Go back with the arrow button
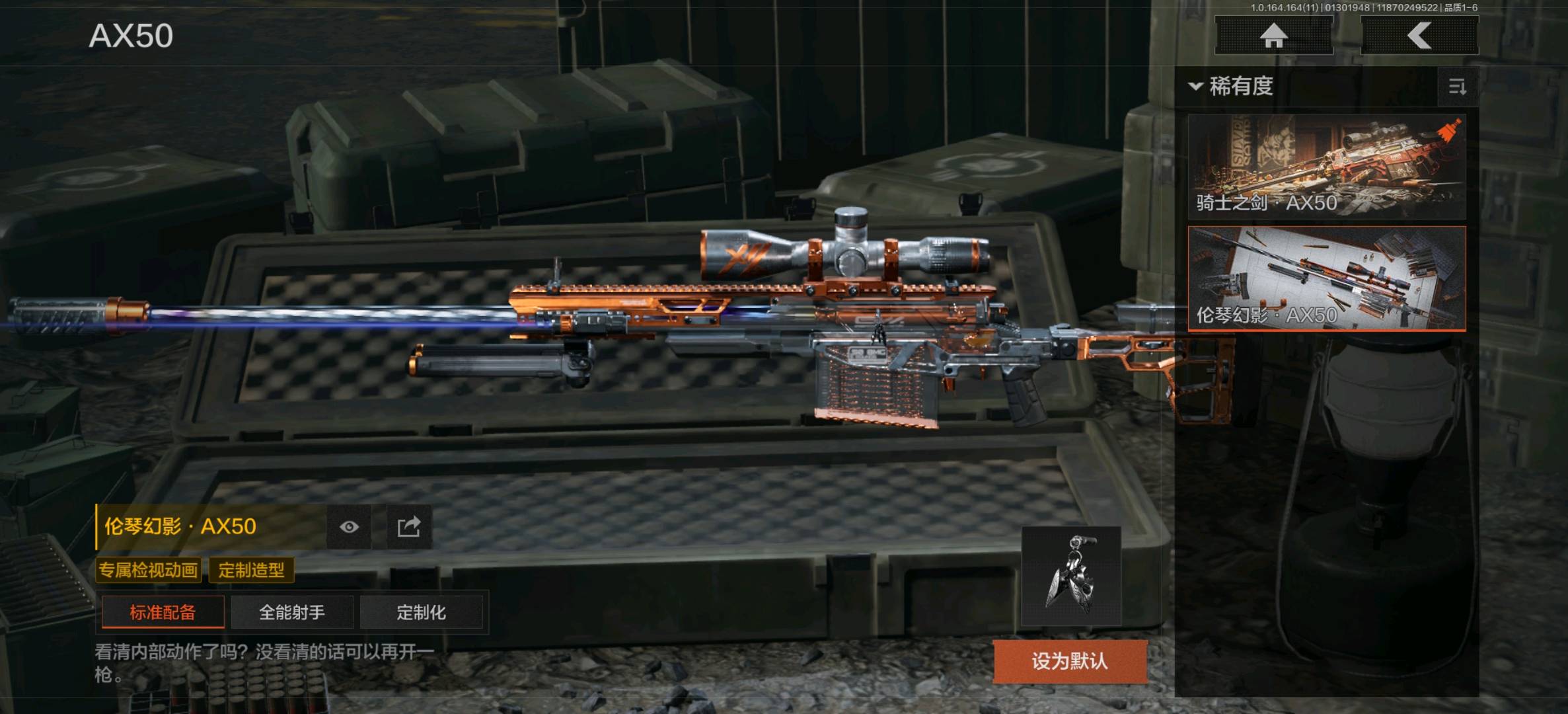Image resolution: width=1568 pixels, height=714 pixels. pos(1419,36)
